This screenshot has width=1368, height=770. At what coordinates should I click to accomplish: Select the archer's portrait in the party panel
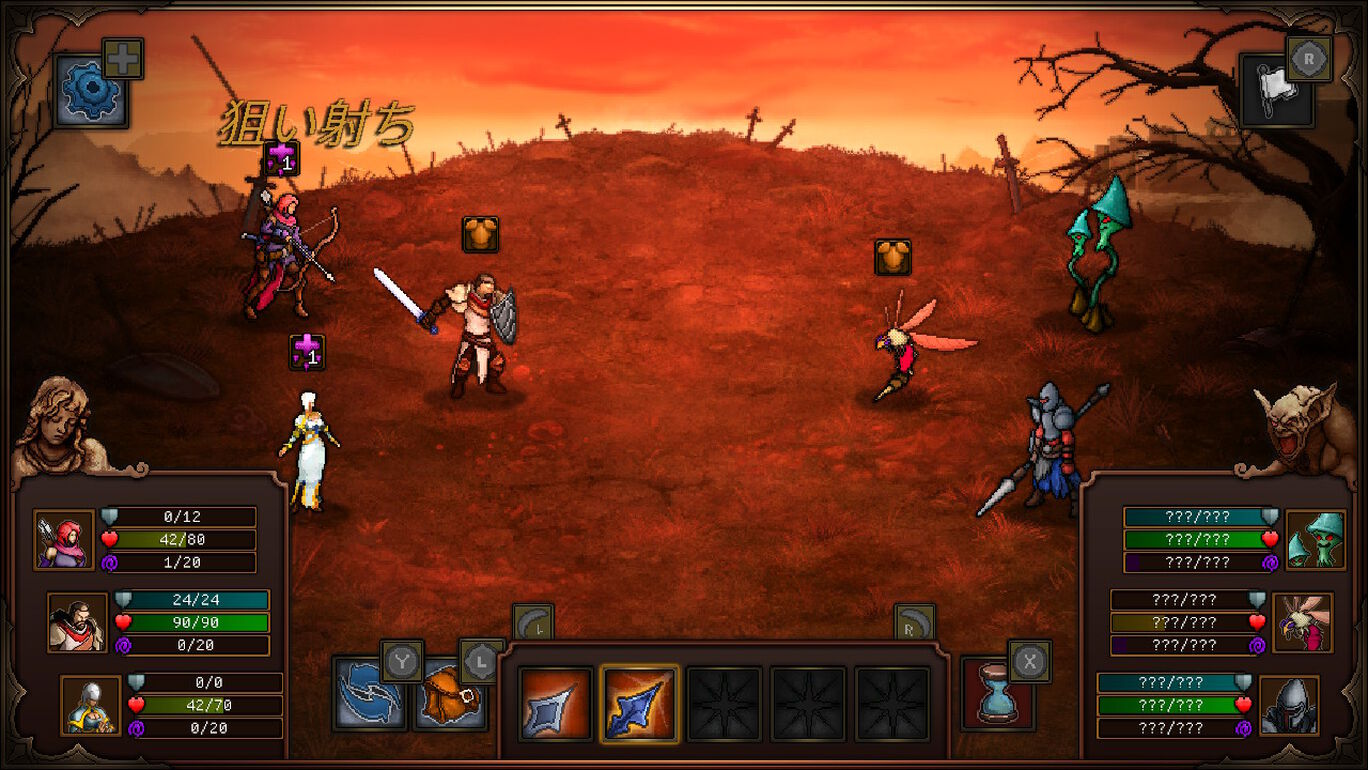[x=63, y=539]
